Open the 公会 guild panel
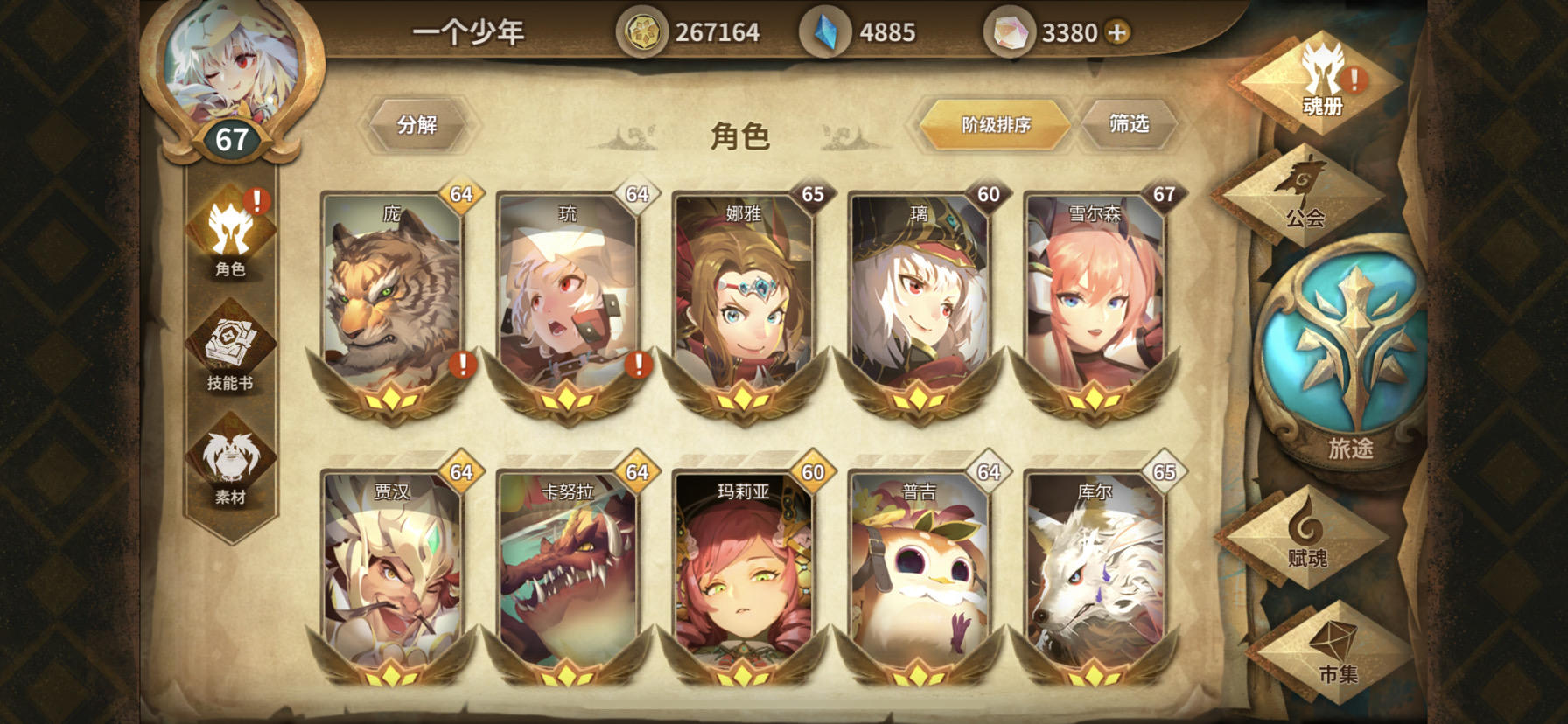 (1304, 197)
